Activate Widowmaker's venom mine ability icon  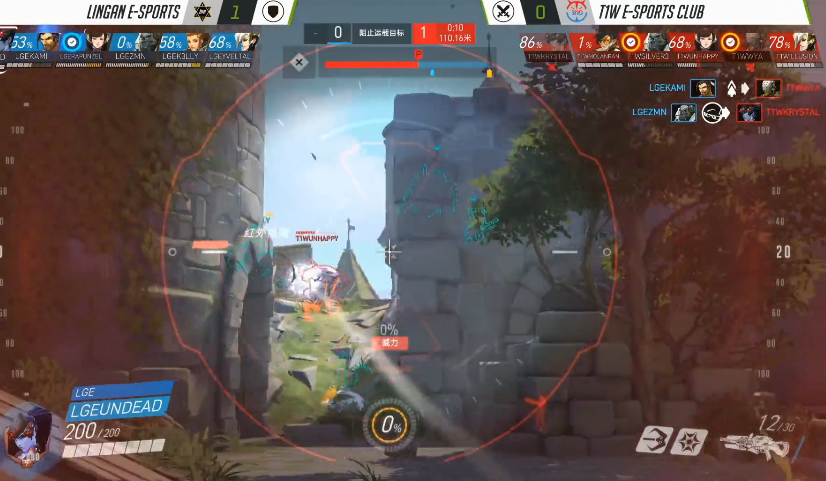click(692, 441)
